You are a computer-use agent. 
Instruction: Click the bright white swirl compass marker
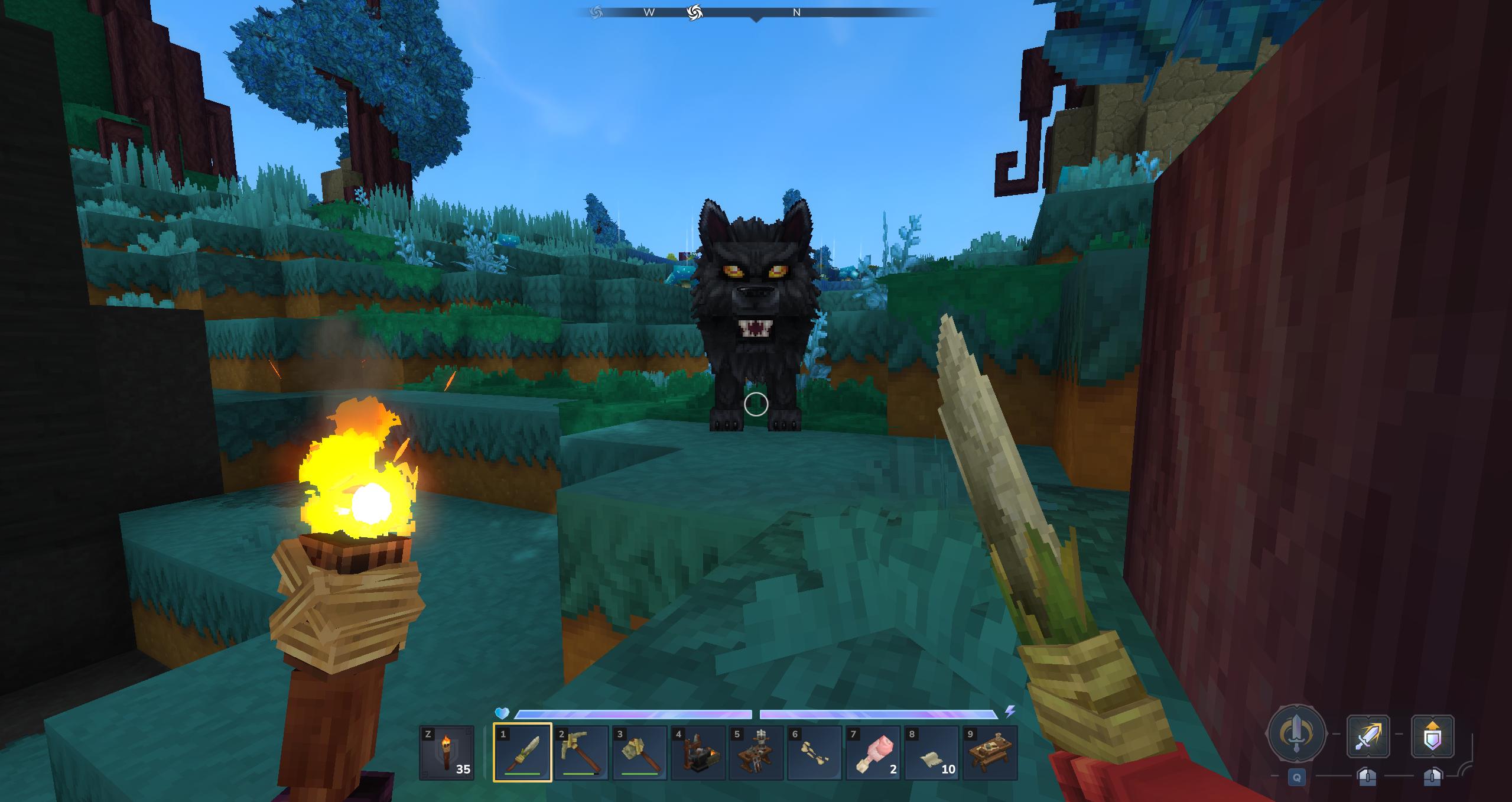(695, 12)
